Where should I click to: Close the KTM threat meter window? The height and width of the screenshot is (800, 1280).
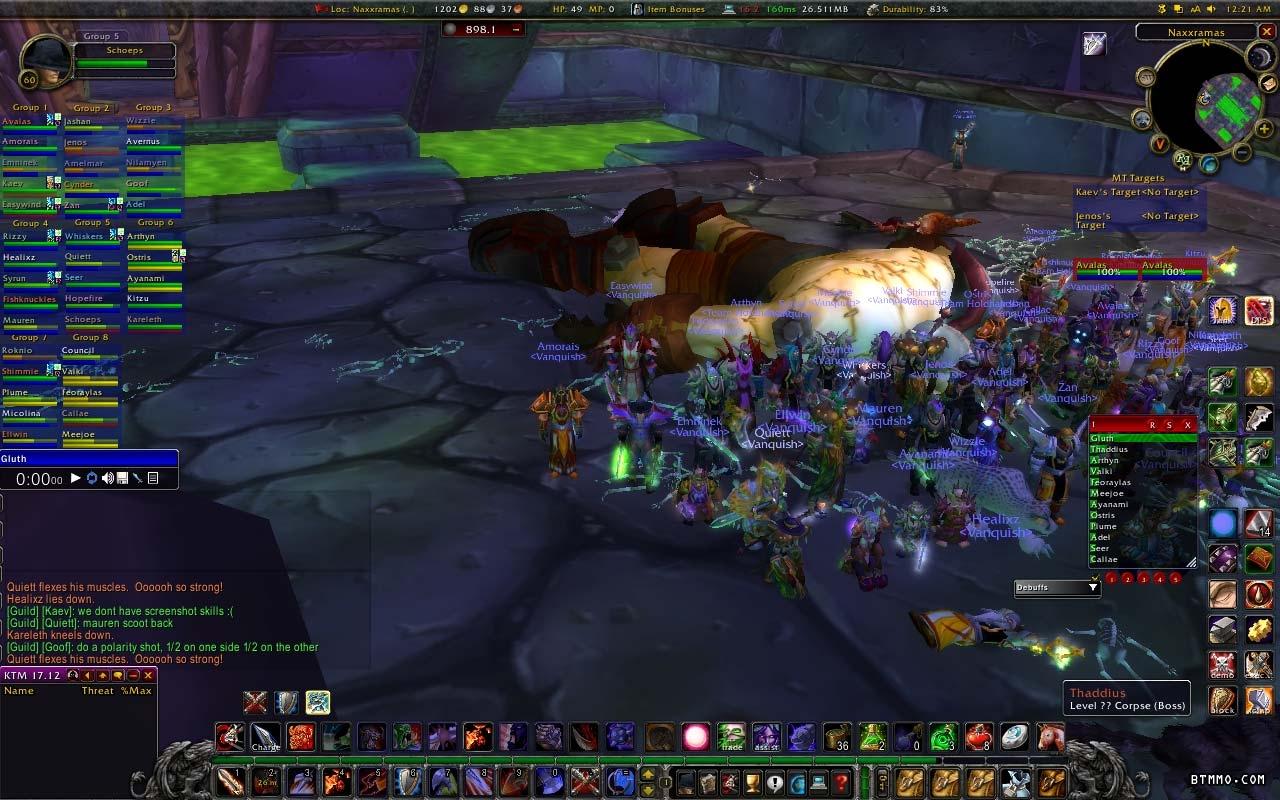click(x=148, y=676)
